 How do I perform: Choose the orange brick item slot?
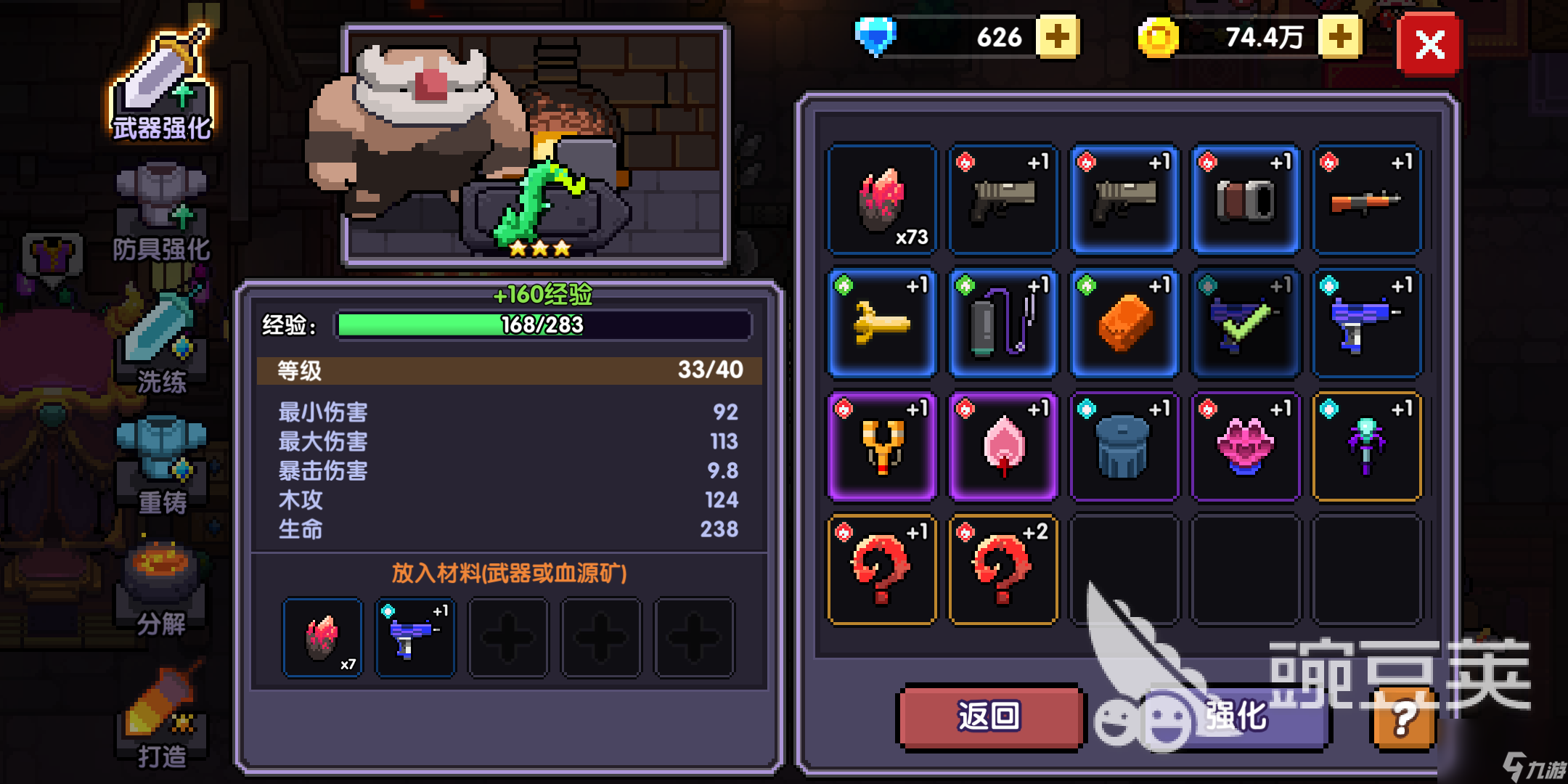(1124, 324)
